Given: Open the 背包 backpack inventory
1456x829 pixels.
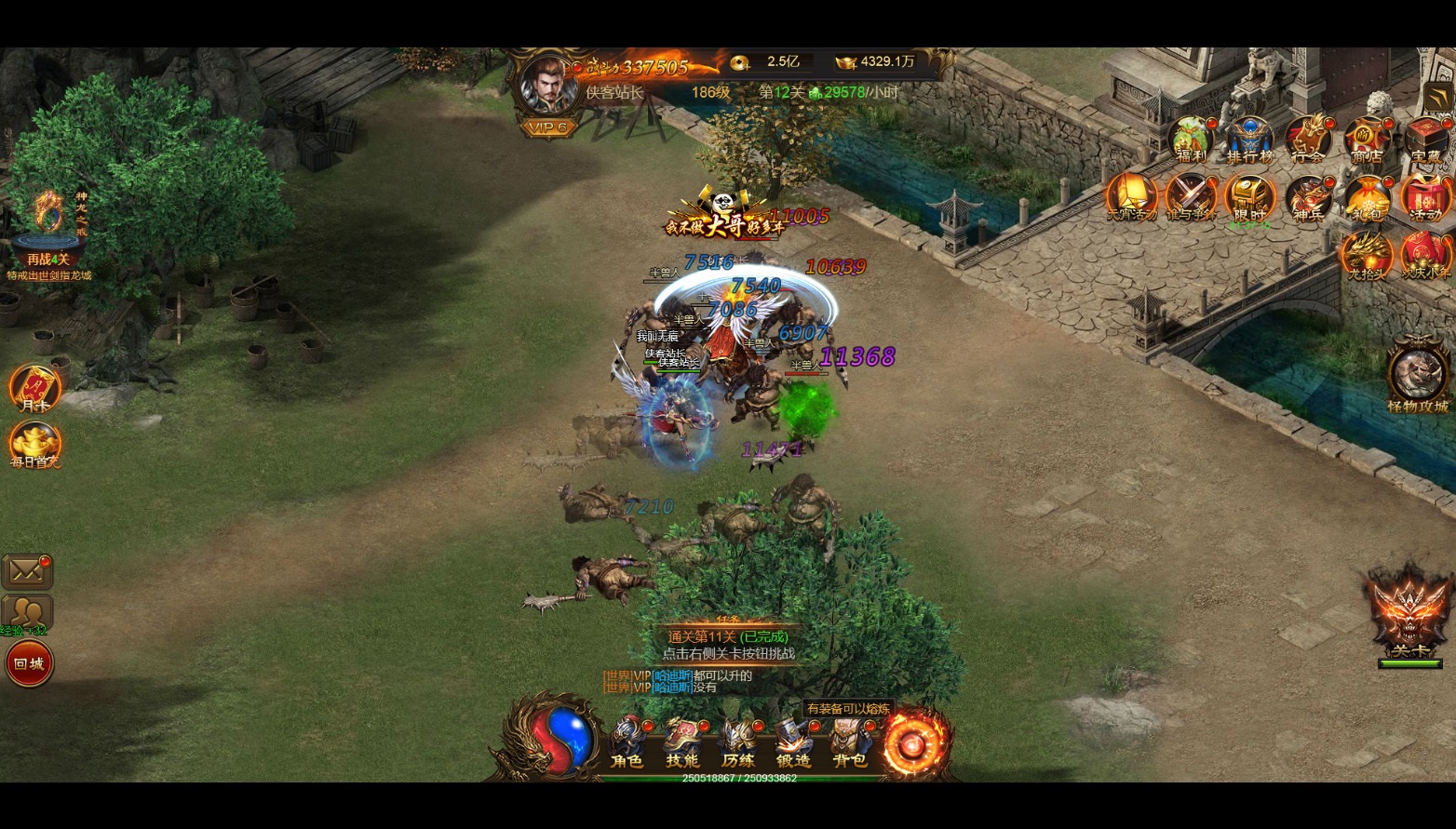Looking at the screenshot, I should click(849, 743).
